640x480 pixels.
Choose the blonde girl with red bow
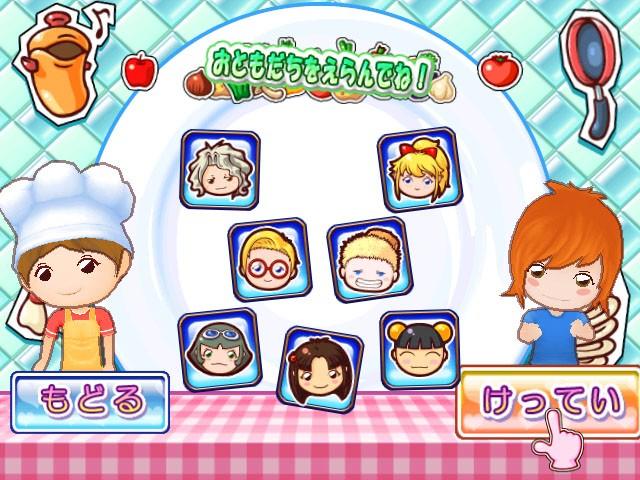coord(416,170)
